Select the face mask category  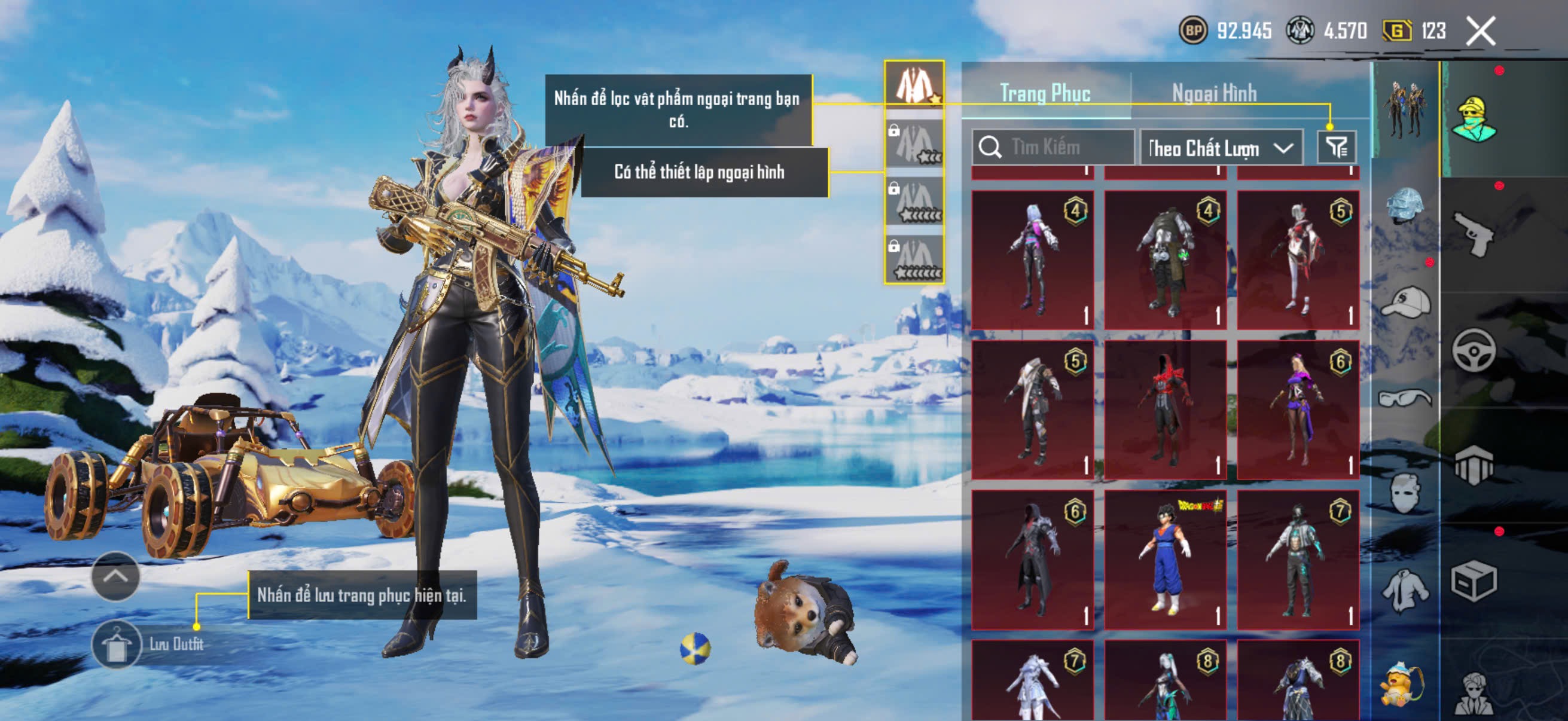[x=1405, y=493]
